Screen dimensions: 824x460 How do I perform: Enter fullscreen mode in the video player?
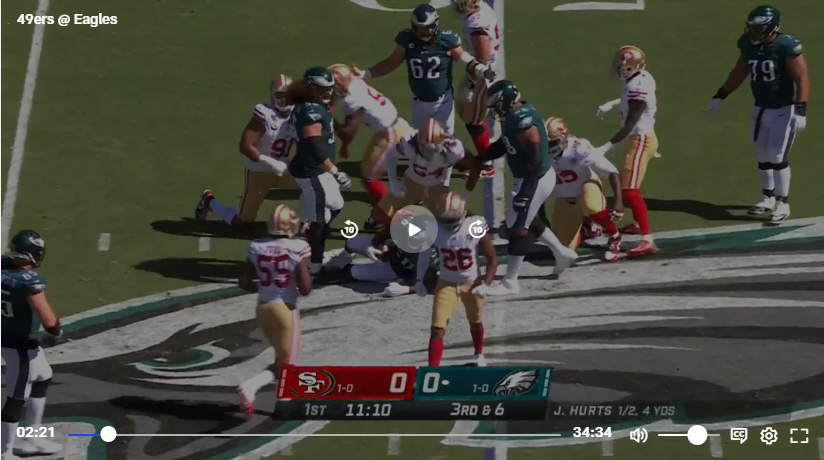coord(799,435)
